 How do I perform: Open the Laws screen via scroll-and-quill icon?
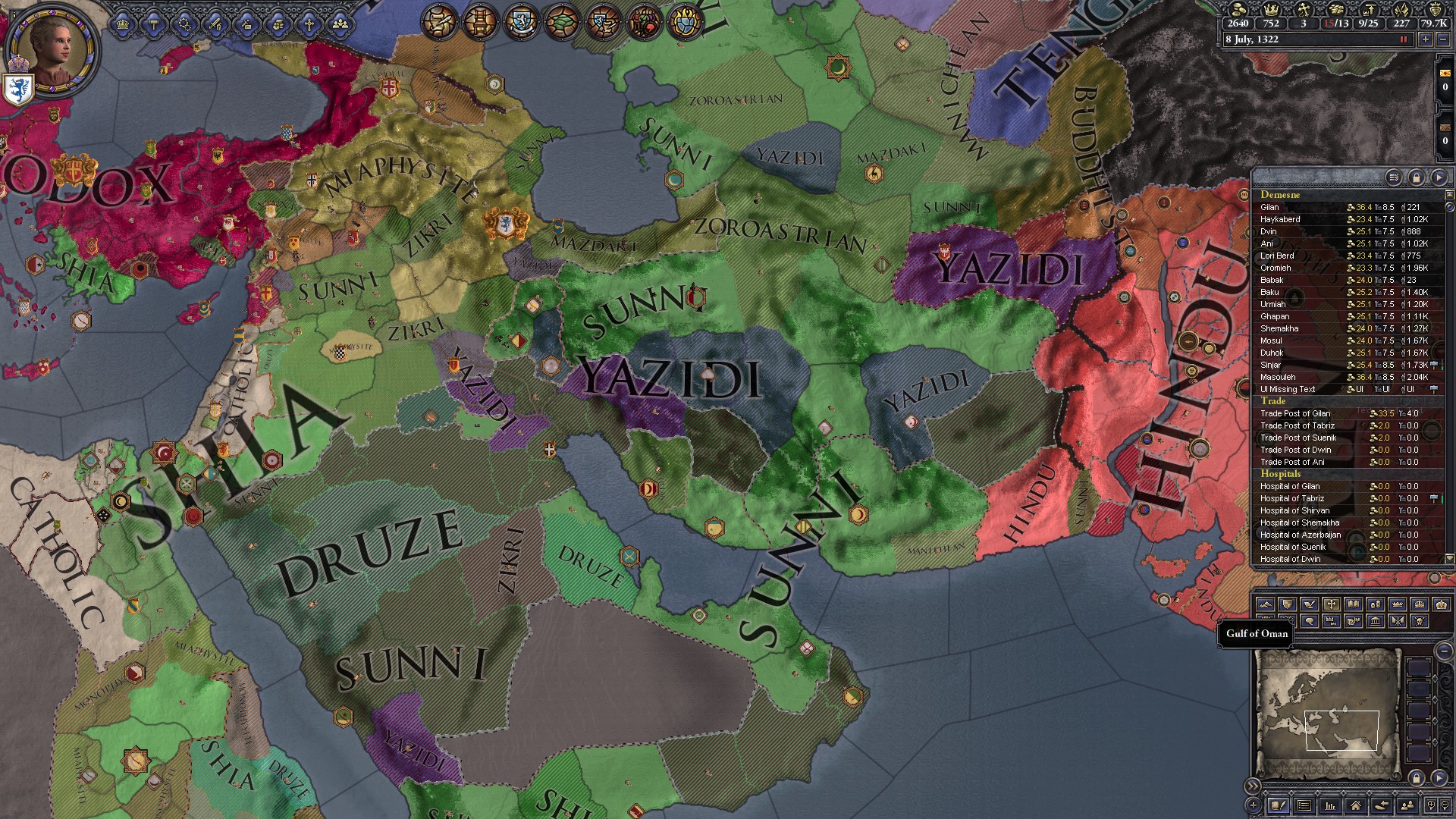tap(440, 20)
